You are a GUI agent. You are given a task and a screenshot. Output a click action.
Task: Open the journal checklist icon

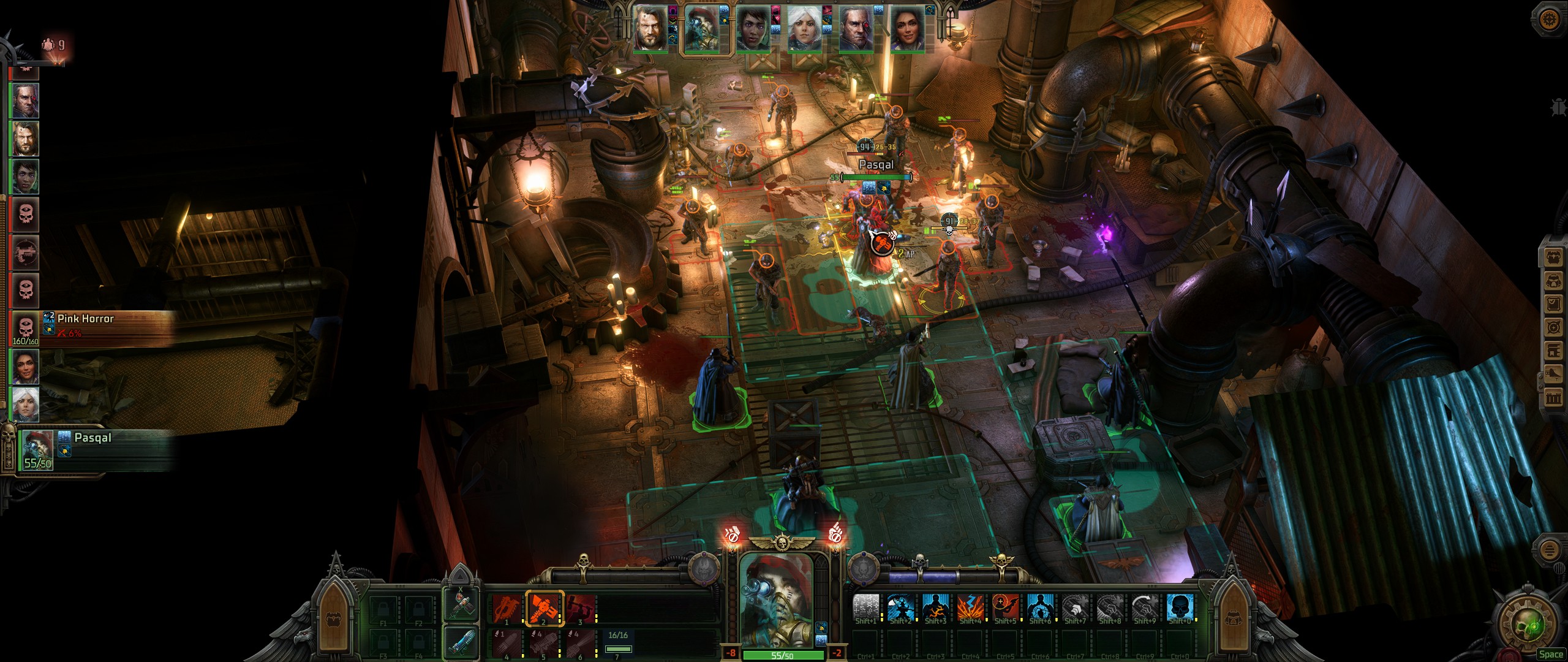point(1553,305)
